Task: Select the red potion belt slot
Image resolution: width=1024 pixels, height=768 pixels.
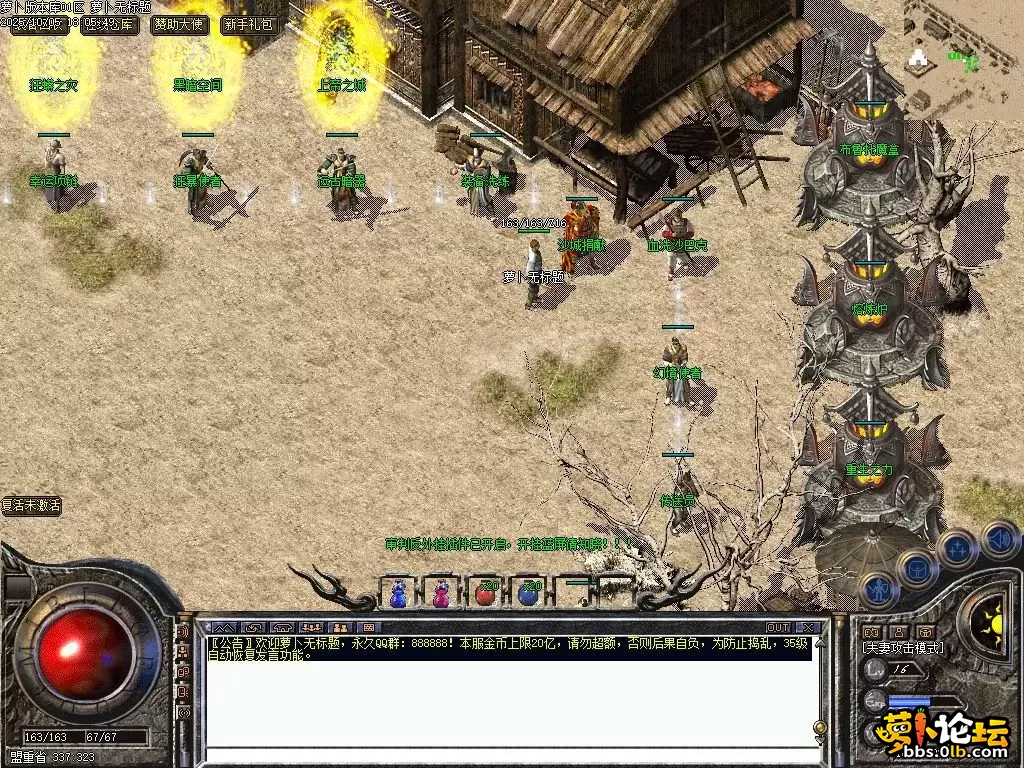Action: 485,593
